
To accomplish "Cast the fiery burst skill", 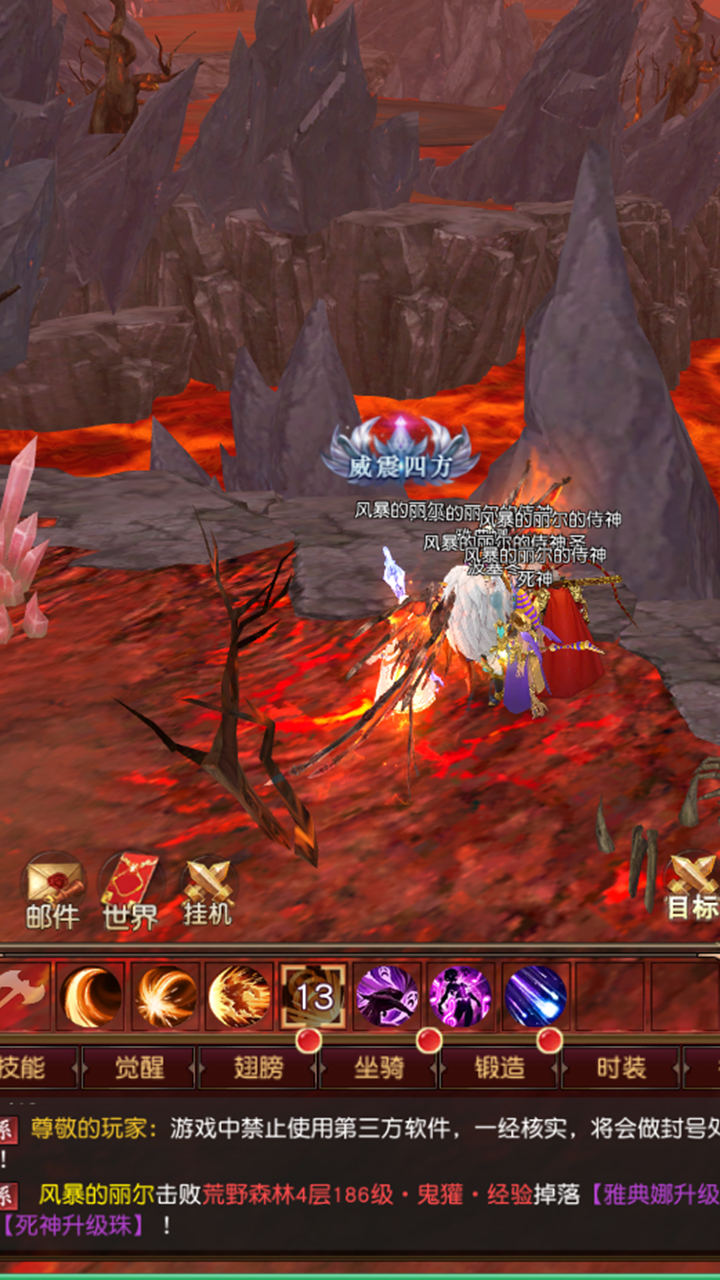I will point(165,996).
